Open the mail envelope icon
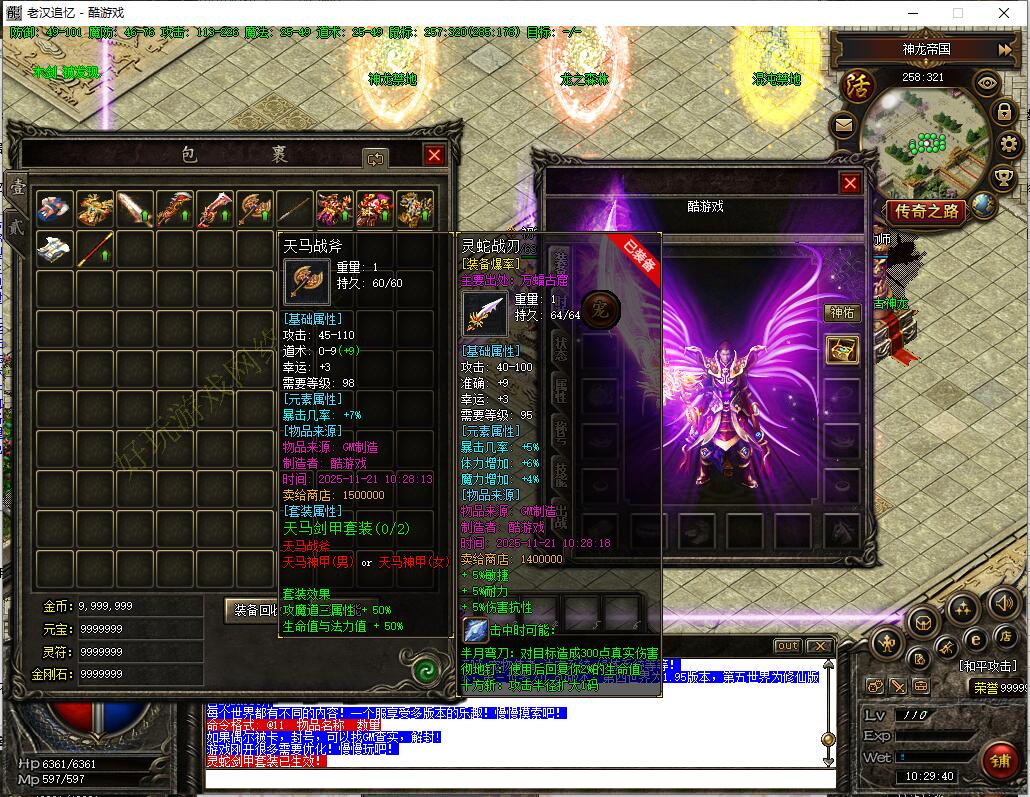The width and height of the screenshot is (1030, 797). (x=843, y=126)
